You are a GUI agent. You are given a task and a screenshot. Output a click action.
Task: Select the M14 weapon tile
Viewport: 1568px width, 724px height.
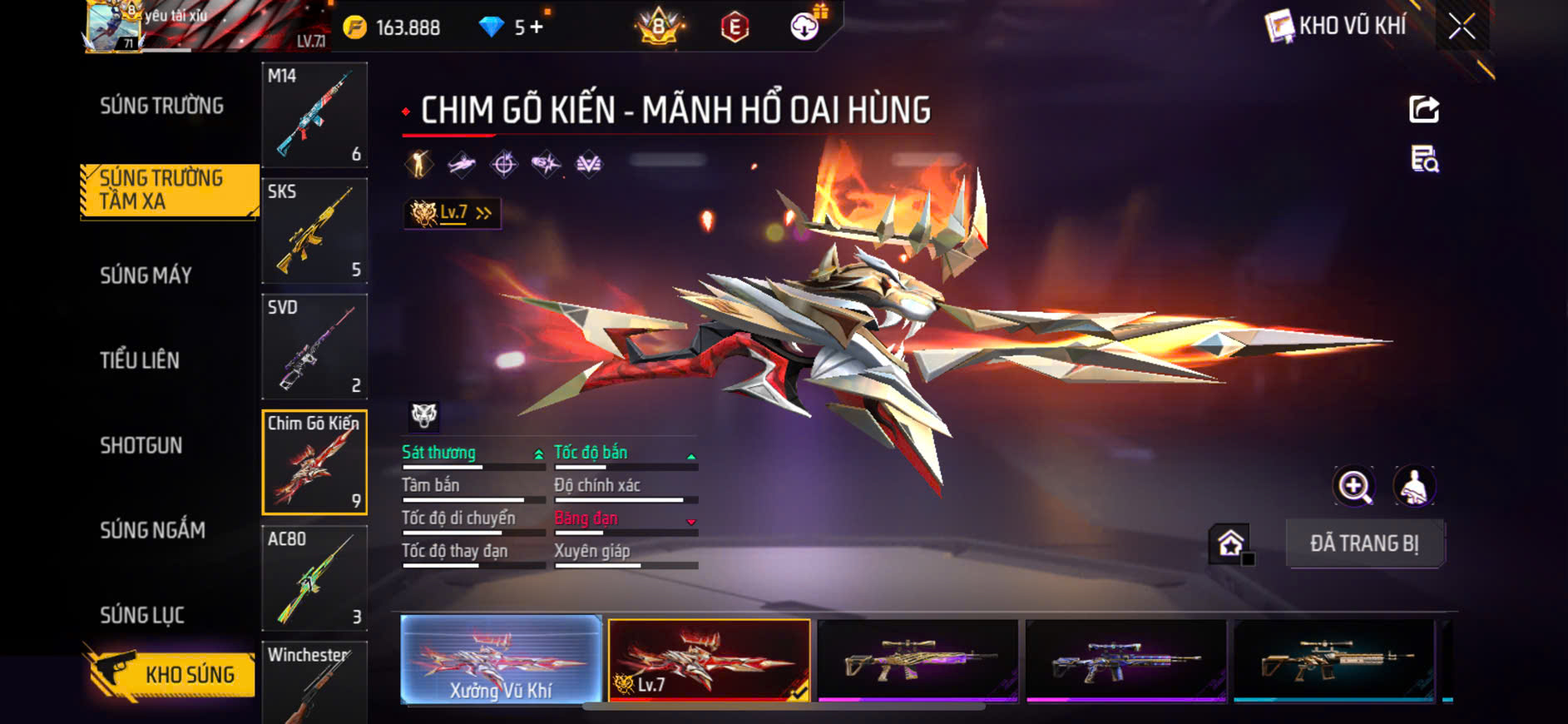tap(314, 115)
